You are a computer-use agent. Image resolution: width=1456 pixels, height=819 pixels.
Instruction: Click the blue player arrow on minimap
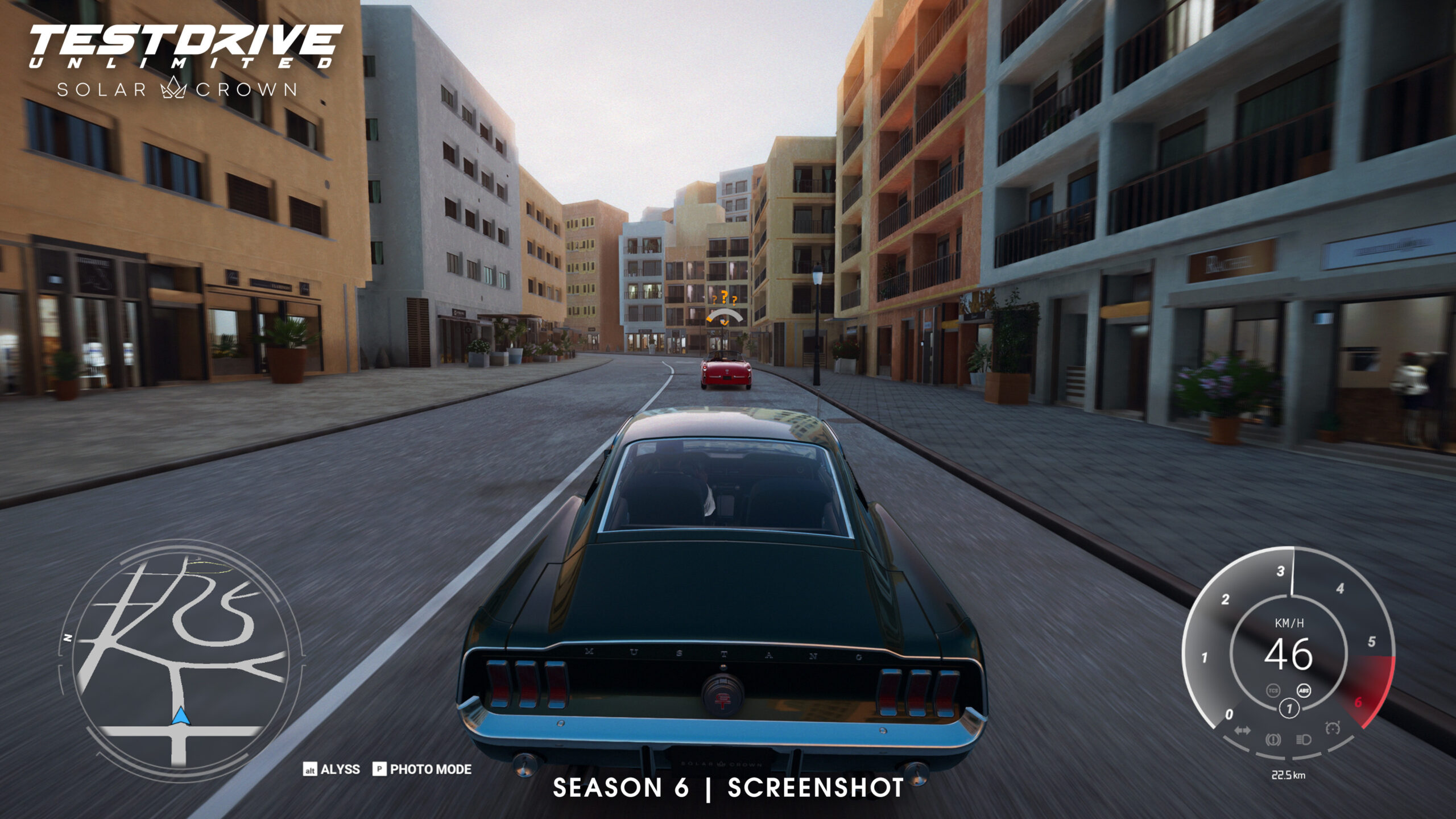pyautogui.click(x=181, y=716)
